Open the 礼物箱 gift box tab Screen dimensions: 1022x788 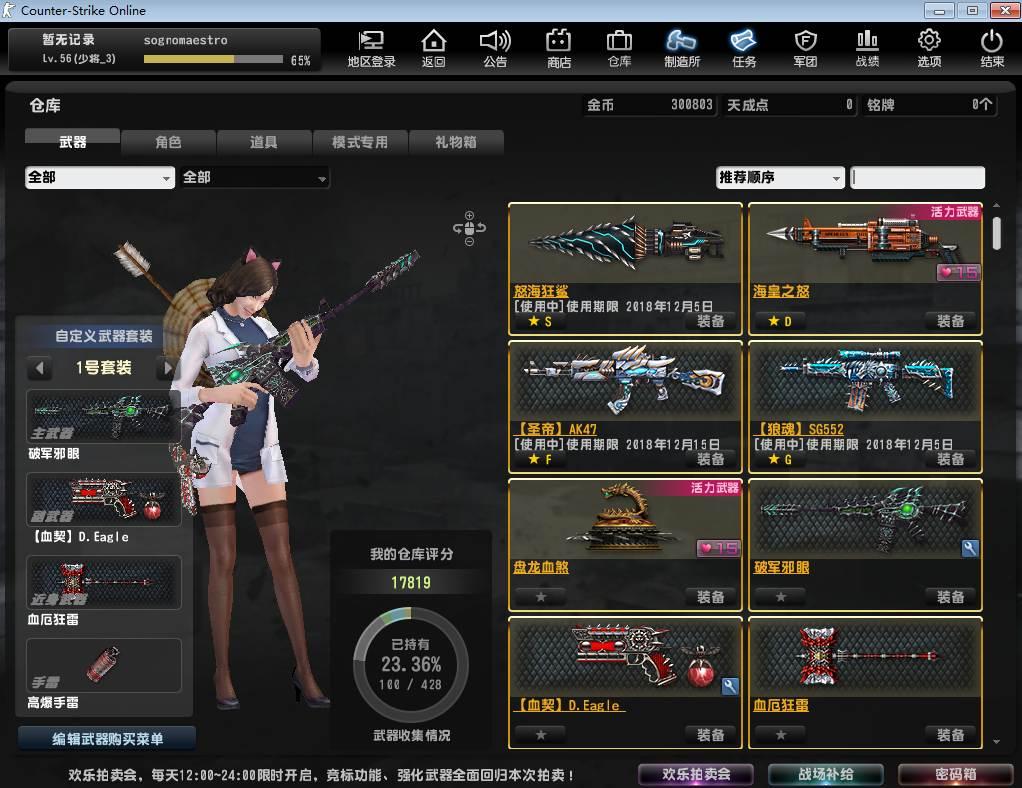tap(455, 142)
